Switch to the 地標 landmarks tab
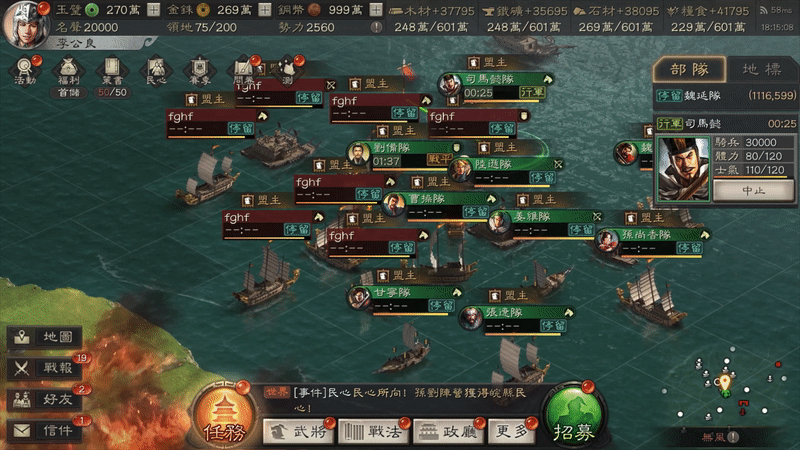Image resolution: width=800 pixels, height=450 pixels. 762,69
